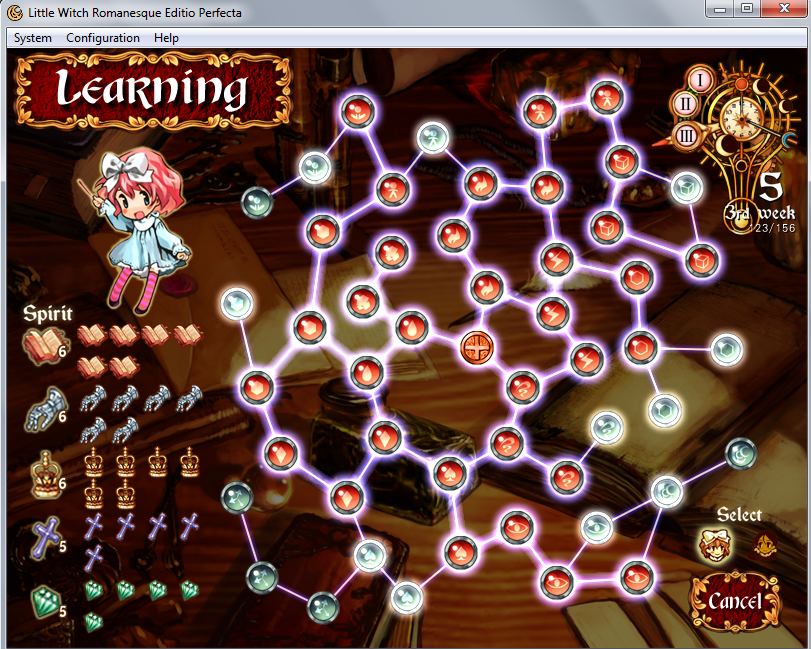Cancel the learning screen

point(734,601)
